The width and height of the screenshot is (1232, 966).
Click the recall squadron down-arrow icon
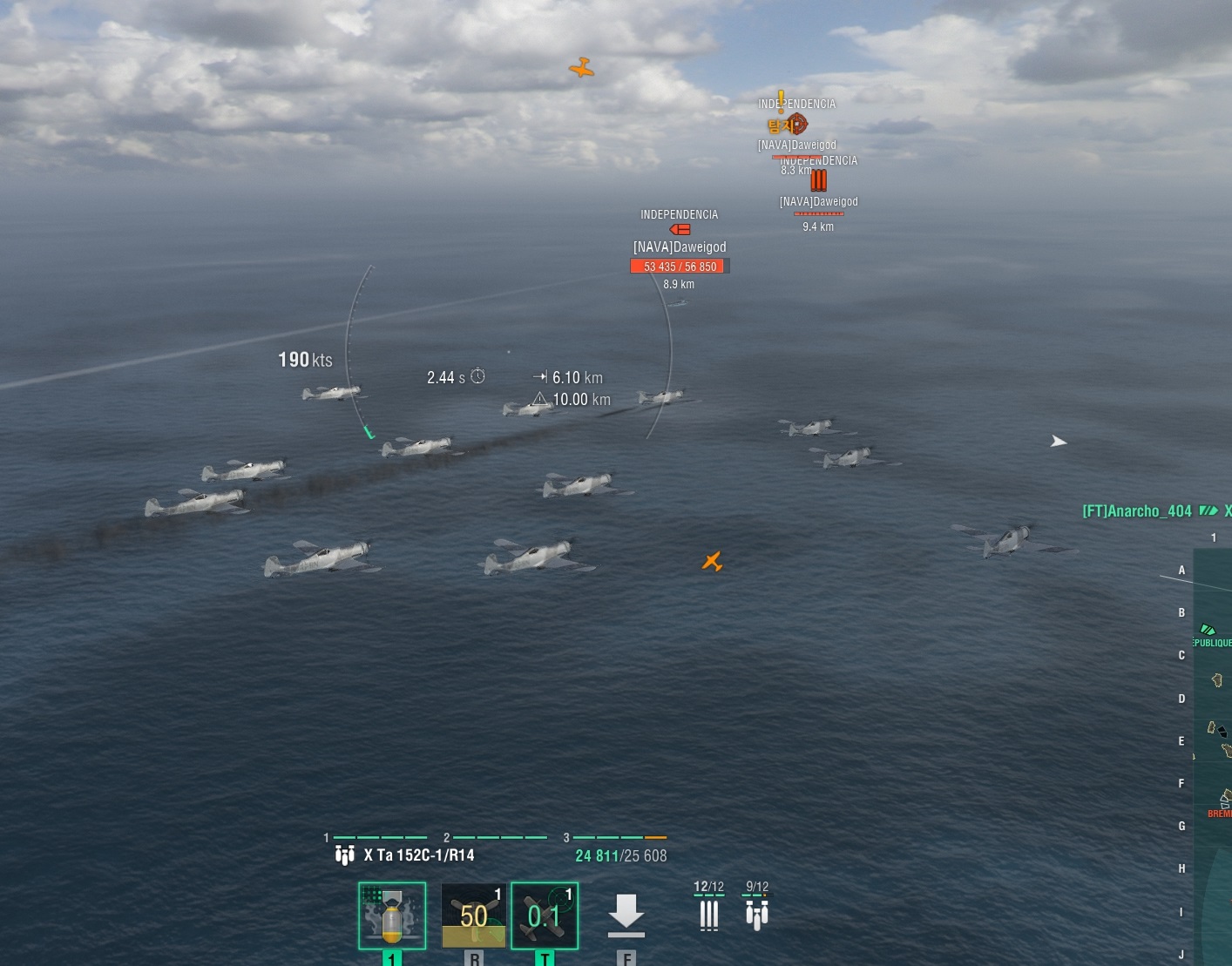pyautogui.click(x=626, y=915)
